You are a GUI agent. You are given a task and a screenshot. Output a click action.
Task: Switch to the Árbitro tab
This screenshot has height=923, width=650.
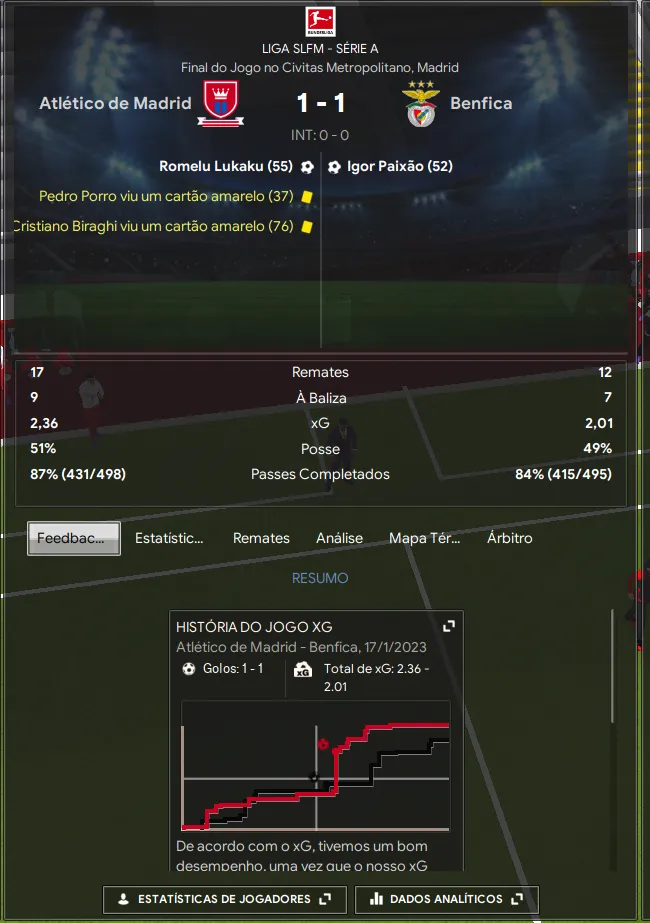point(509,538)
